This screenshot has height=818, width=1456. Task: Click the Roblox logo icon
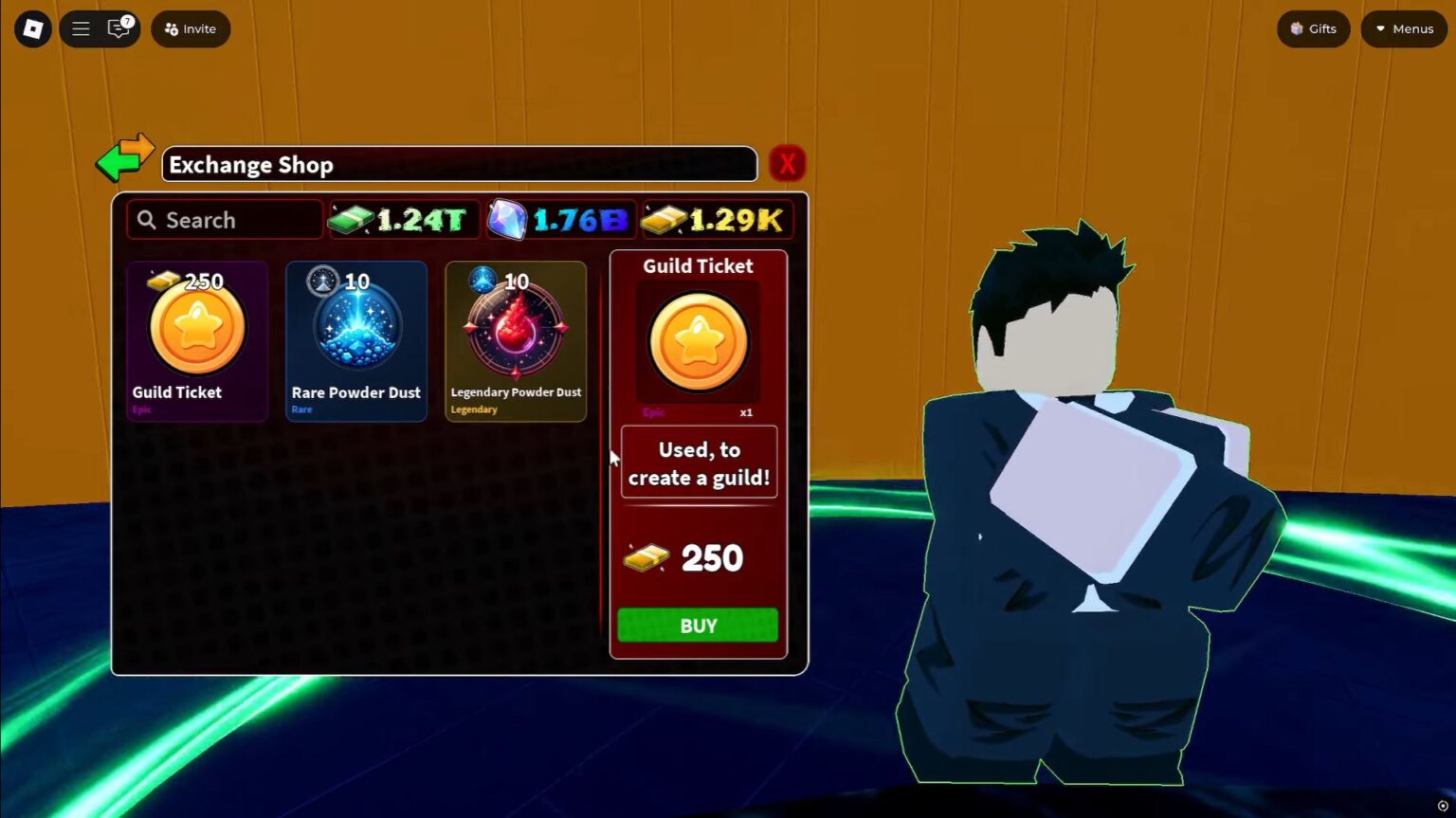tap(32, 28)
